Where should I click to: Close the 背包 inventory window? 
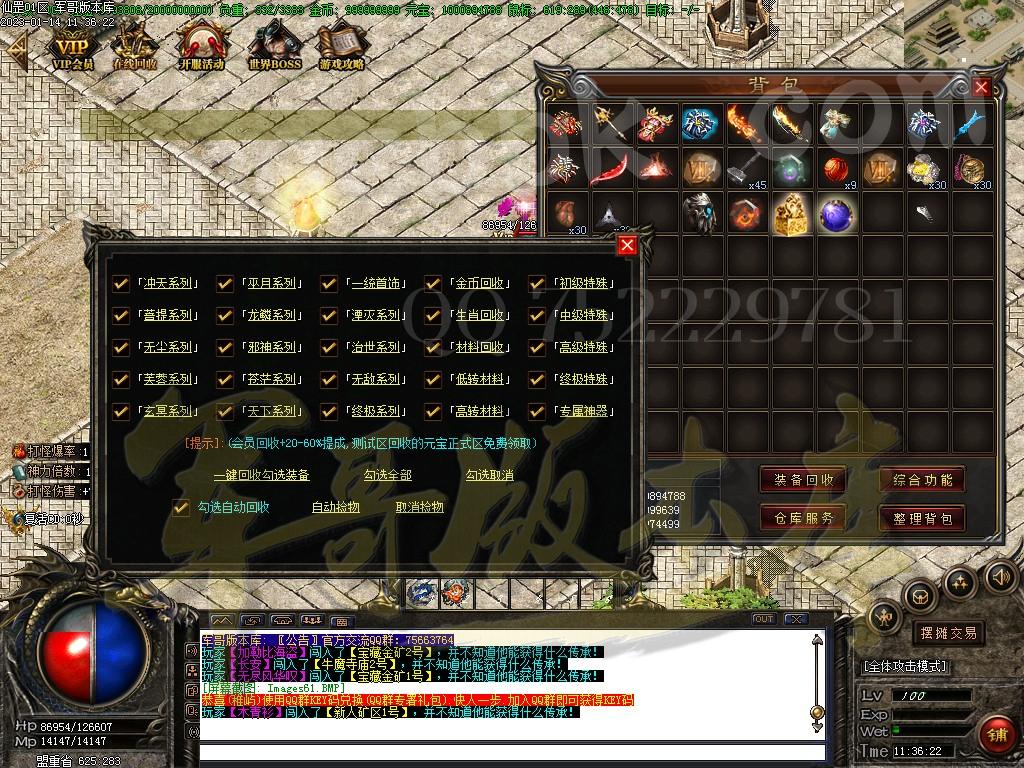click(981, 87)
